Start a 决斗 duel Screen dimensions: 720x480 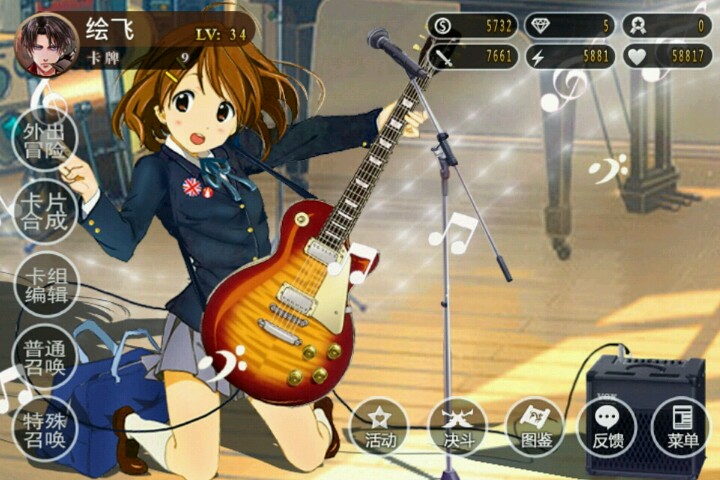pyautogui.click(x=457, y=427)
